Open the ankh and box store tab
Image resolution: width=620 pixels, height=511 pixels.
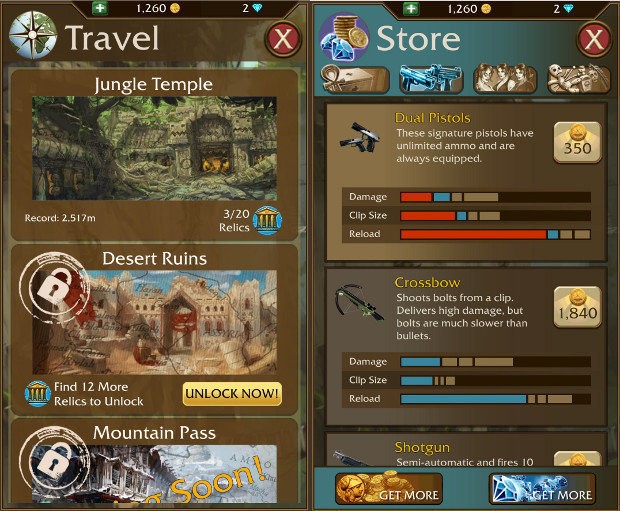click(x=355, y=79)
